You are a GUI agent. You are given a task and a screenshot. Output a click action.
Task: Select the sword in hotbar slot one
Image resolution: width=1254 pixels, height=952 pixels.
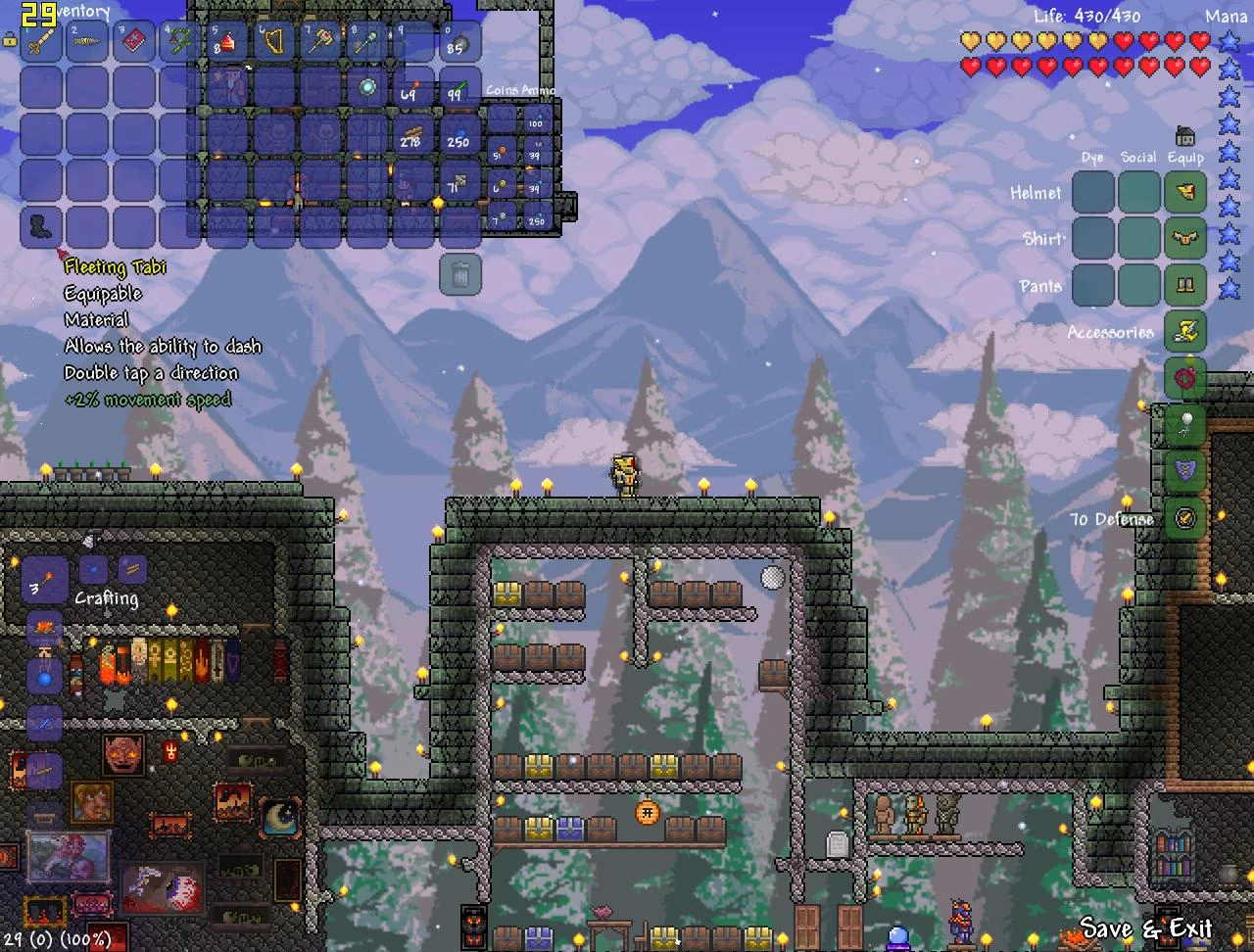coord(39,41)
